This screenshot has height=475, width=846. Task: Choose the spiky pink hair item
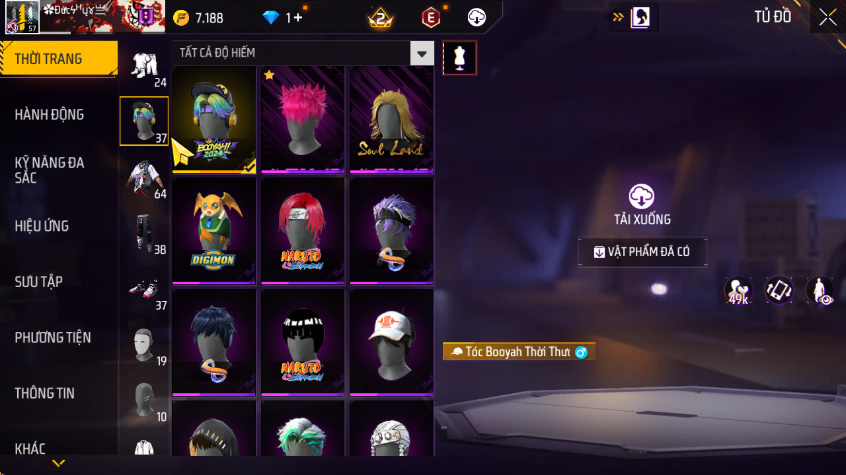tap(303, 118)
